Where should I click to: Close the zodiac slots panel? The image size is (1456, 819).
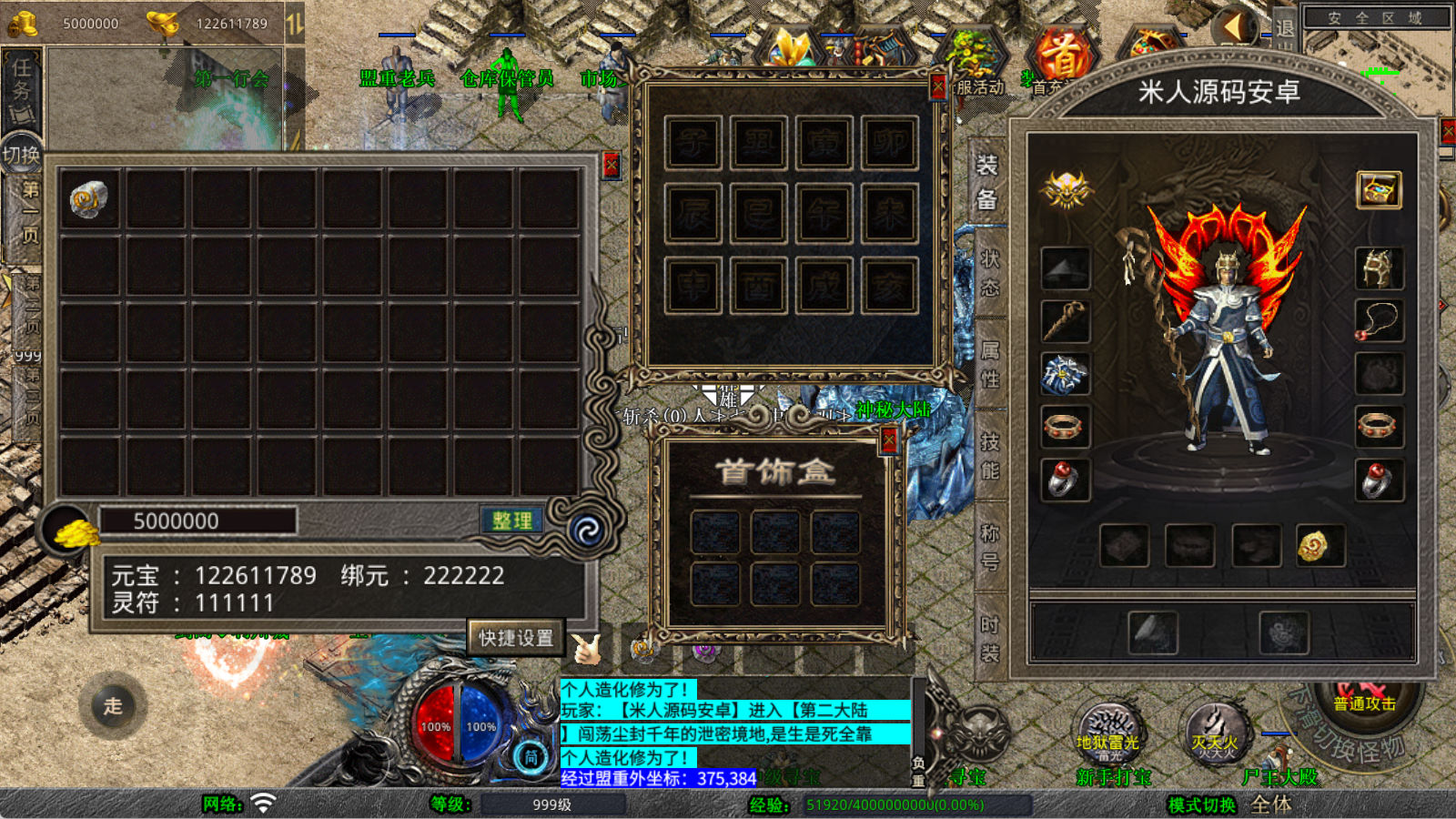[x=938, y=86]
